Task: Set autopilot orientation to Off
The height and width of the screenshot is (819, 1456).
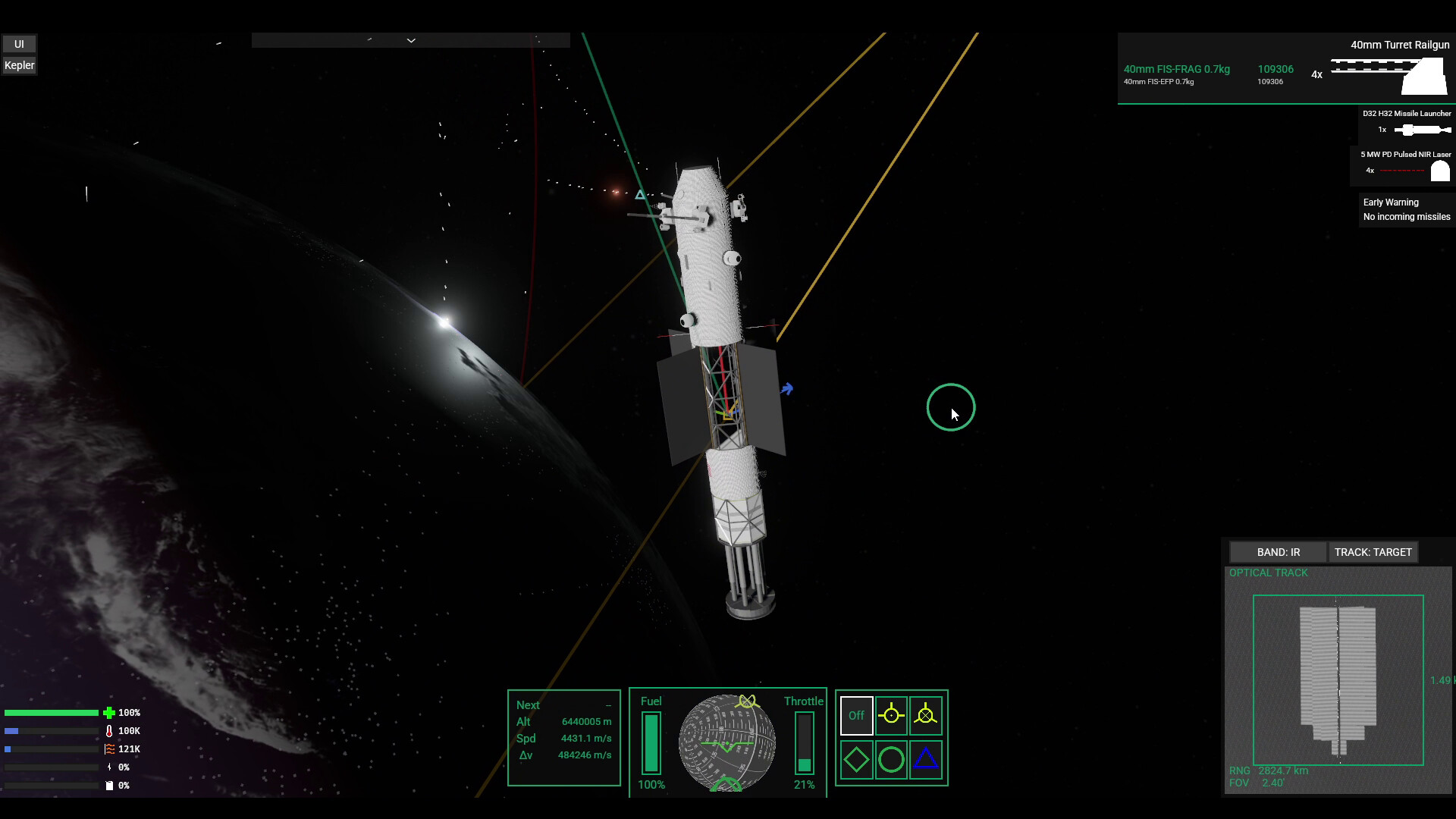Action: pyautogui.click(x=856, y=715)
